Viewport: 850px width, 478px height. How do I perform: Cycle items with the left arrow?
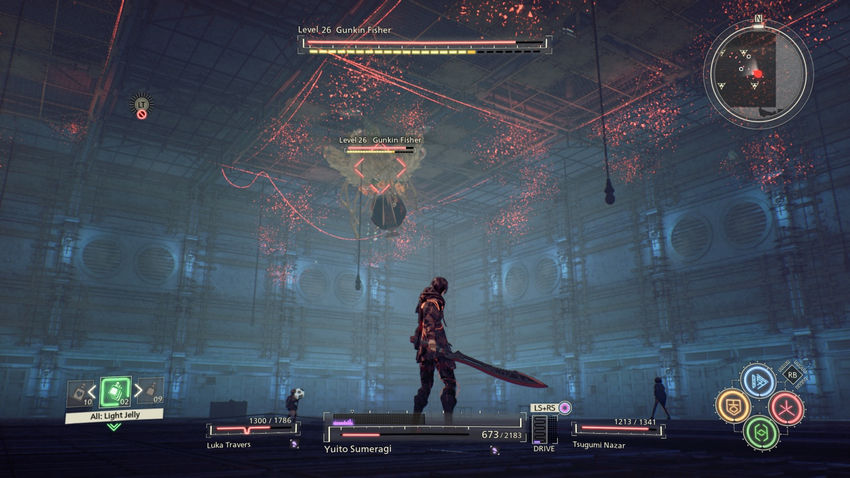coord(92,391)
